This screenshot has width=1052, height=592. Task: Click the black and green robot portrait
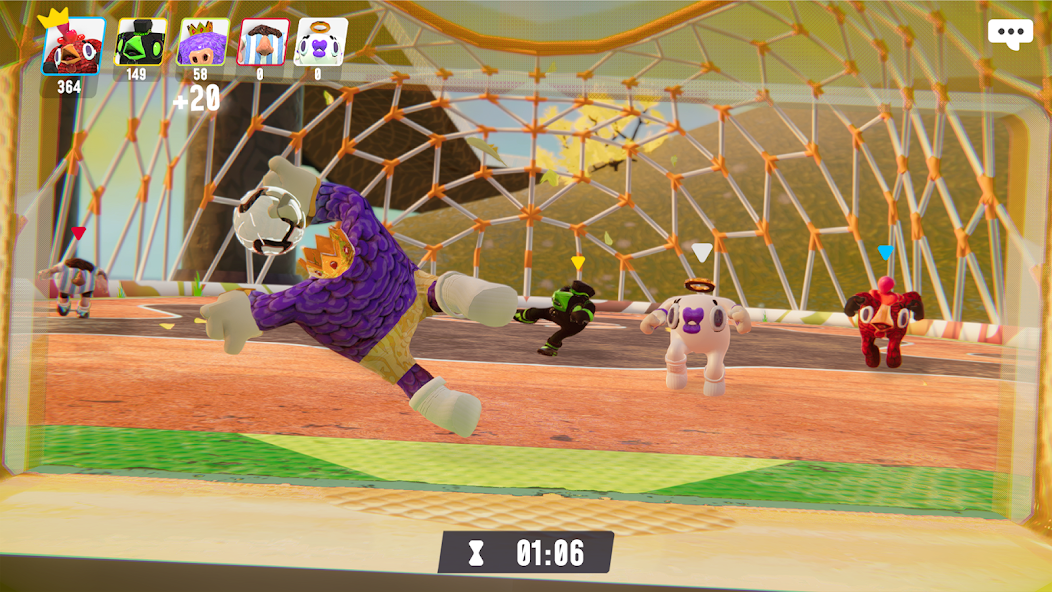(x=140, y=42)
